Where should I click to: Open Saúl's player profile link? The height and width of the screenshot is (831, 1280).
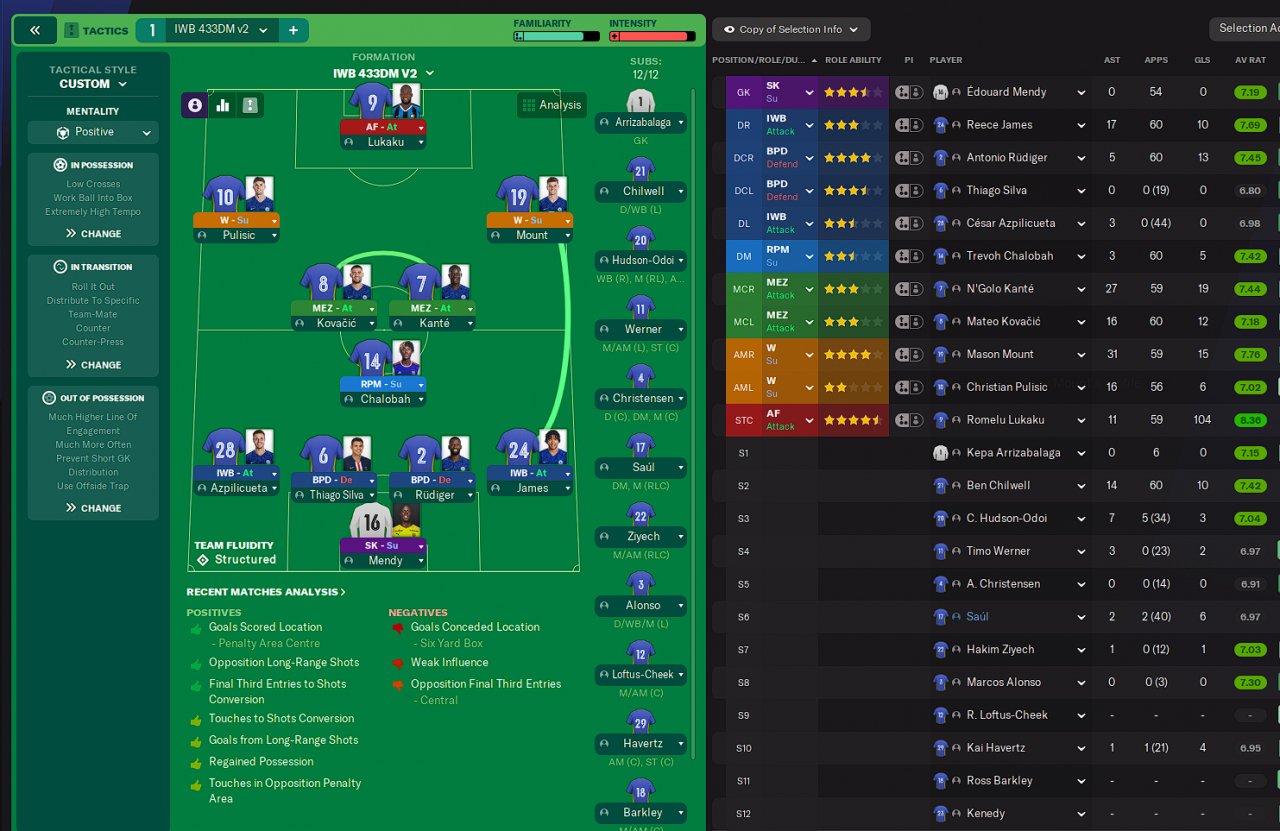coord(977,617)
